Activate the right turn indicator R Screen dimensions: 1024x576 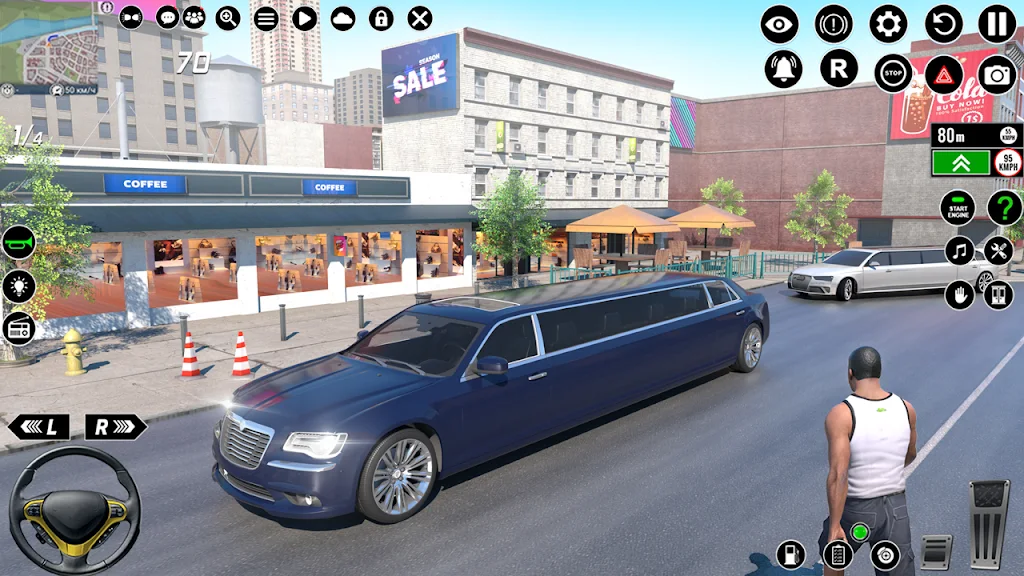coord(114,427)
